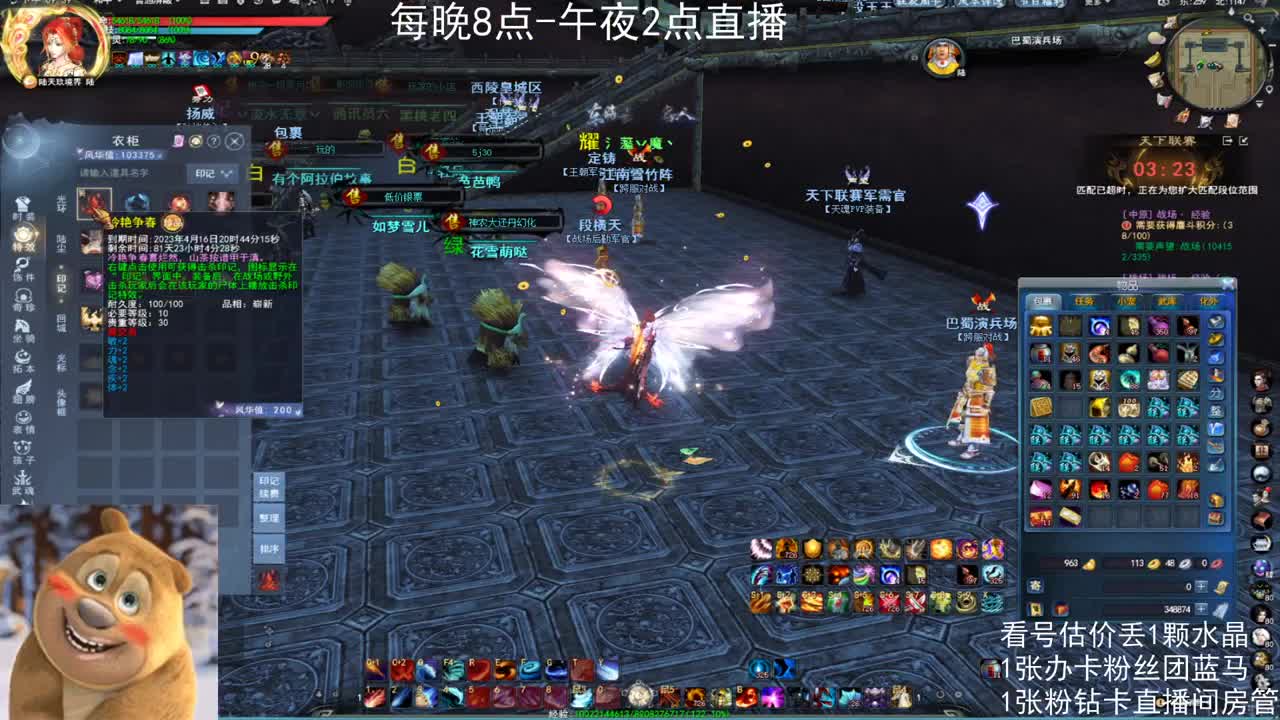The image size is (1280, 720).
Task: Expand the 天下联赛 panel via its corner icon
Action: point(1244,142)
